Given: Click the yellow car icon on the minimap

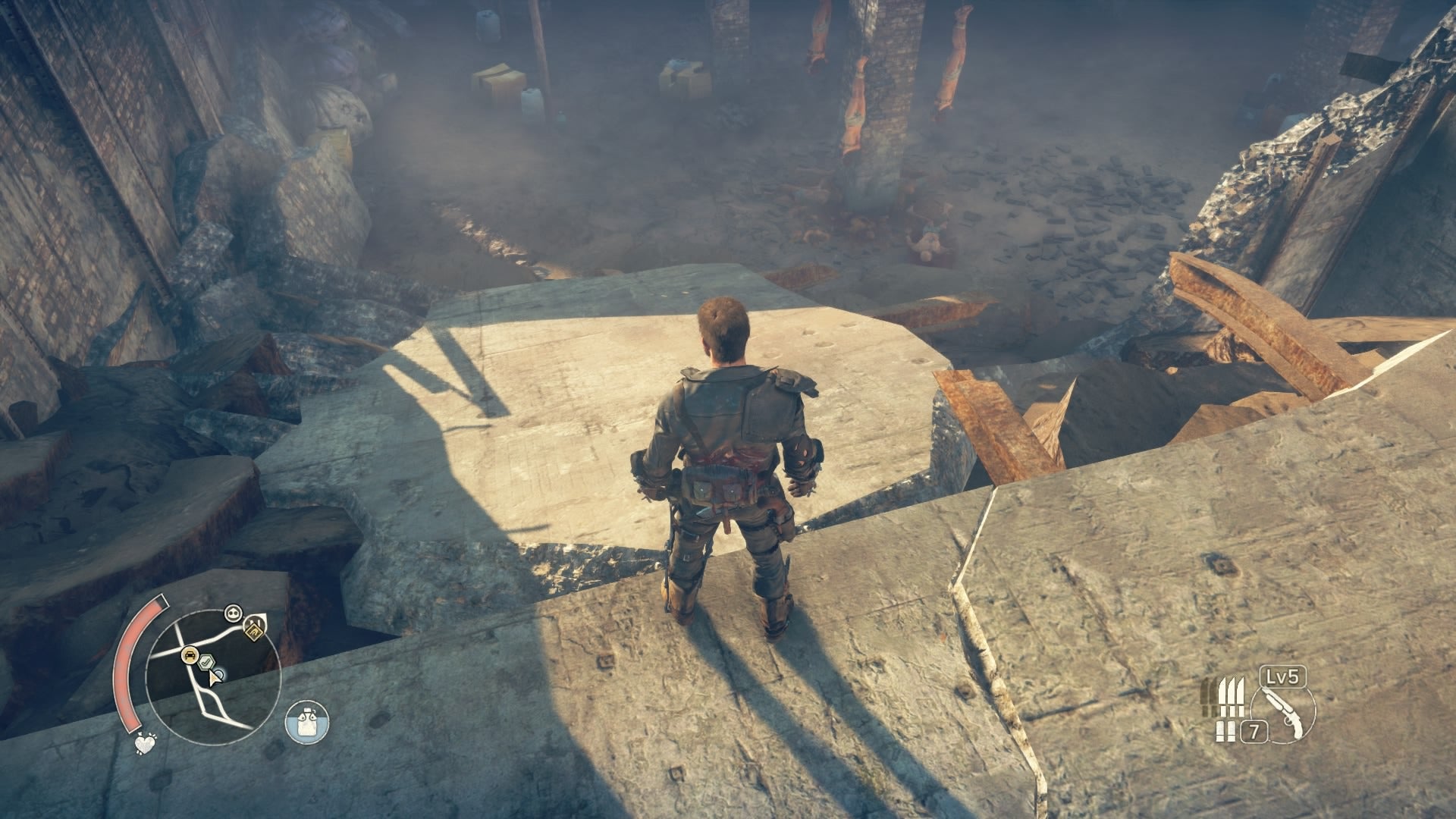Looking at the screenshot, I should [189, 654].
